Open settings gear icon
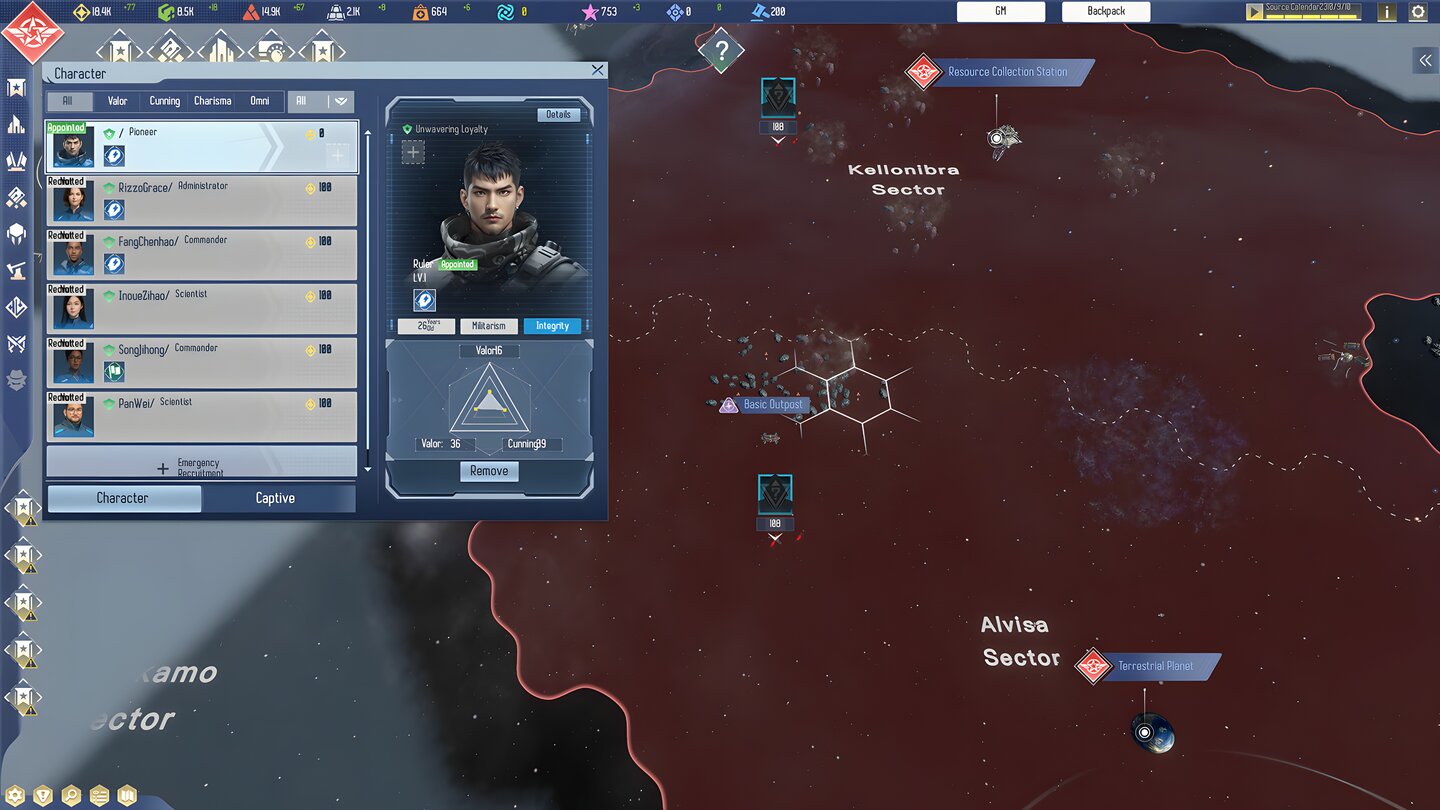This screenshot has width=1440, height=810. pos(1418,12)
